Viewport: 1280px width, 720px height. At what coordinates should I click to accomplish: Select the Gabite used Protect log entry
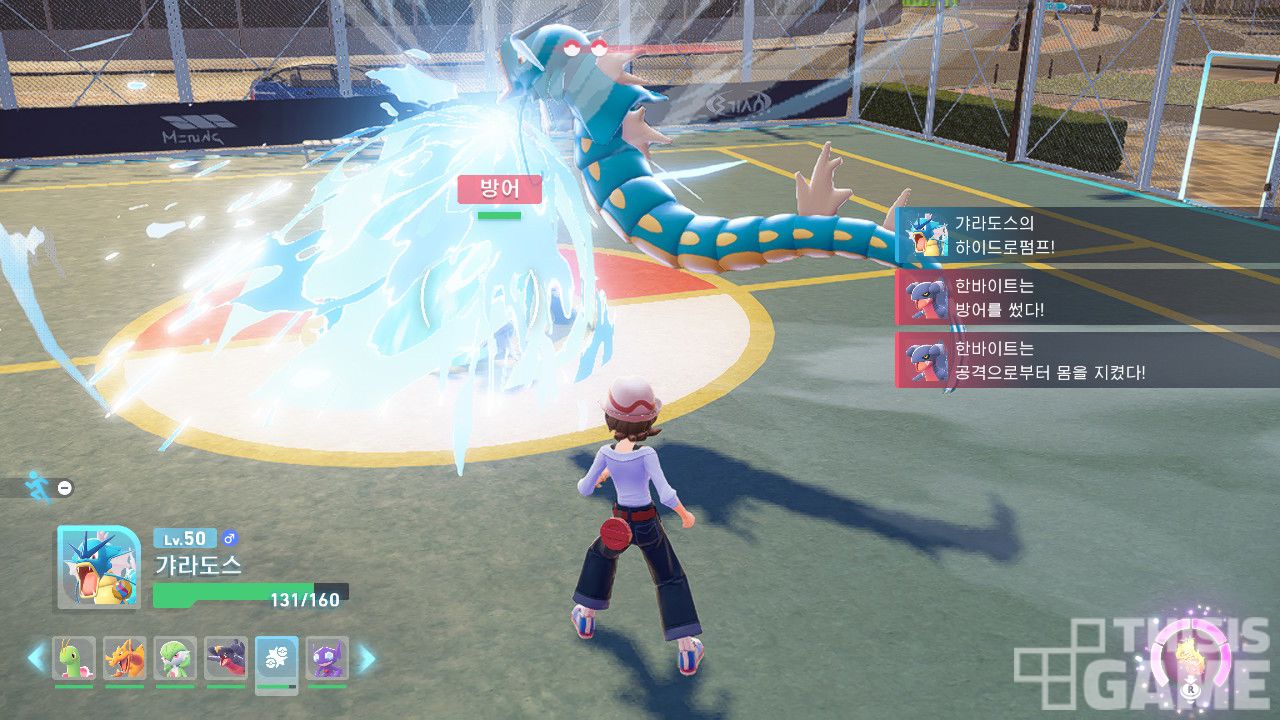[1085, 298]
